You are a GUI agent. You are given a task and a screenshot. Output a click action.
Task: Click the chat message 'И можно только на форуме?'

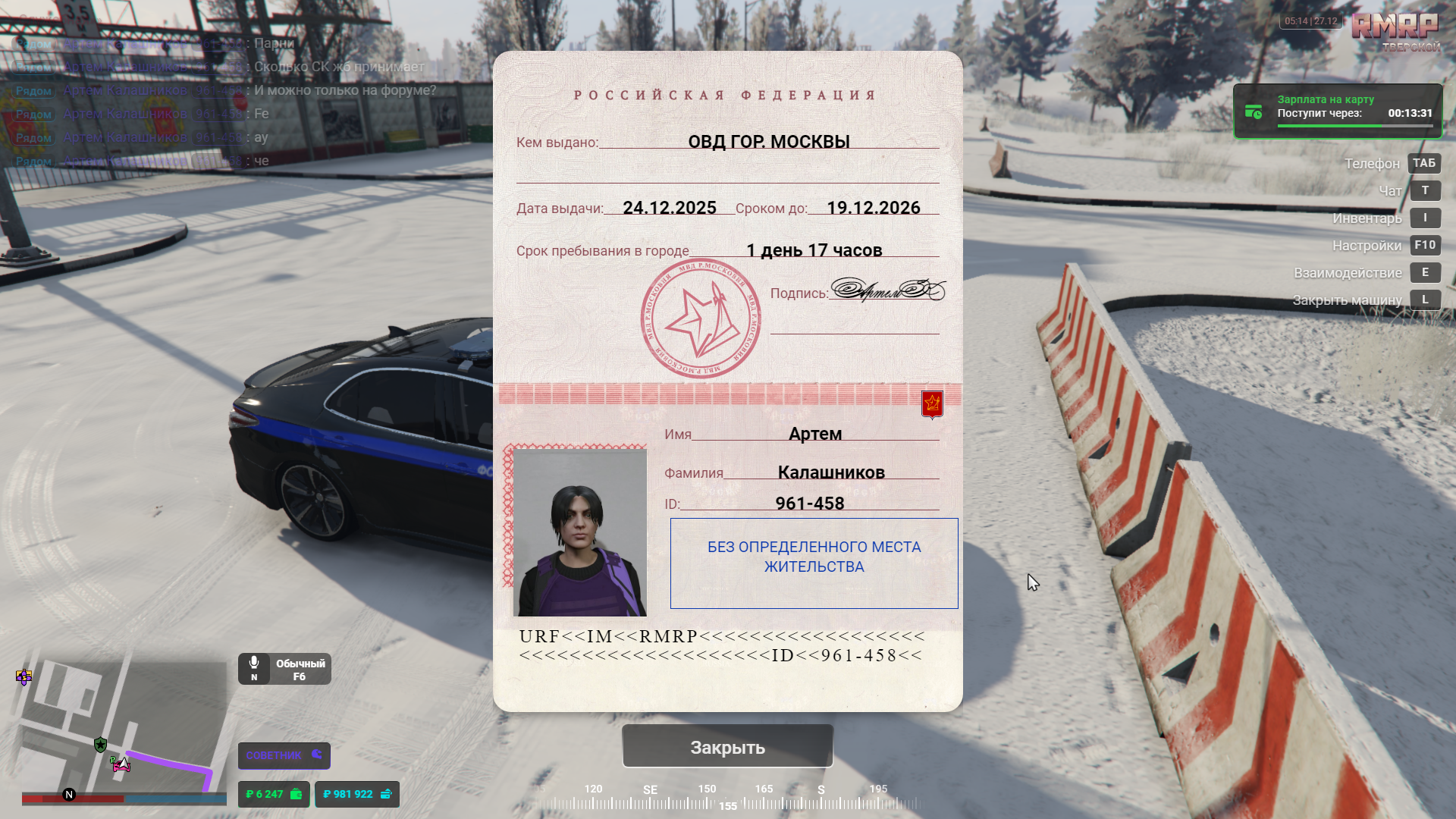345,90
